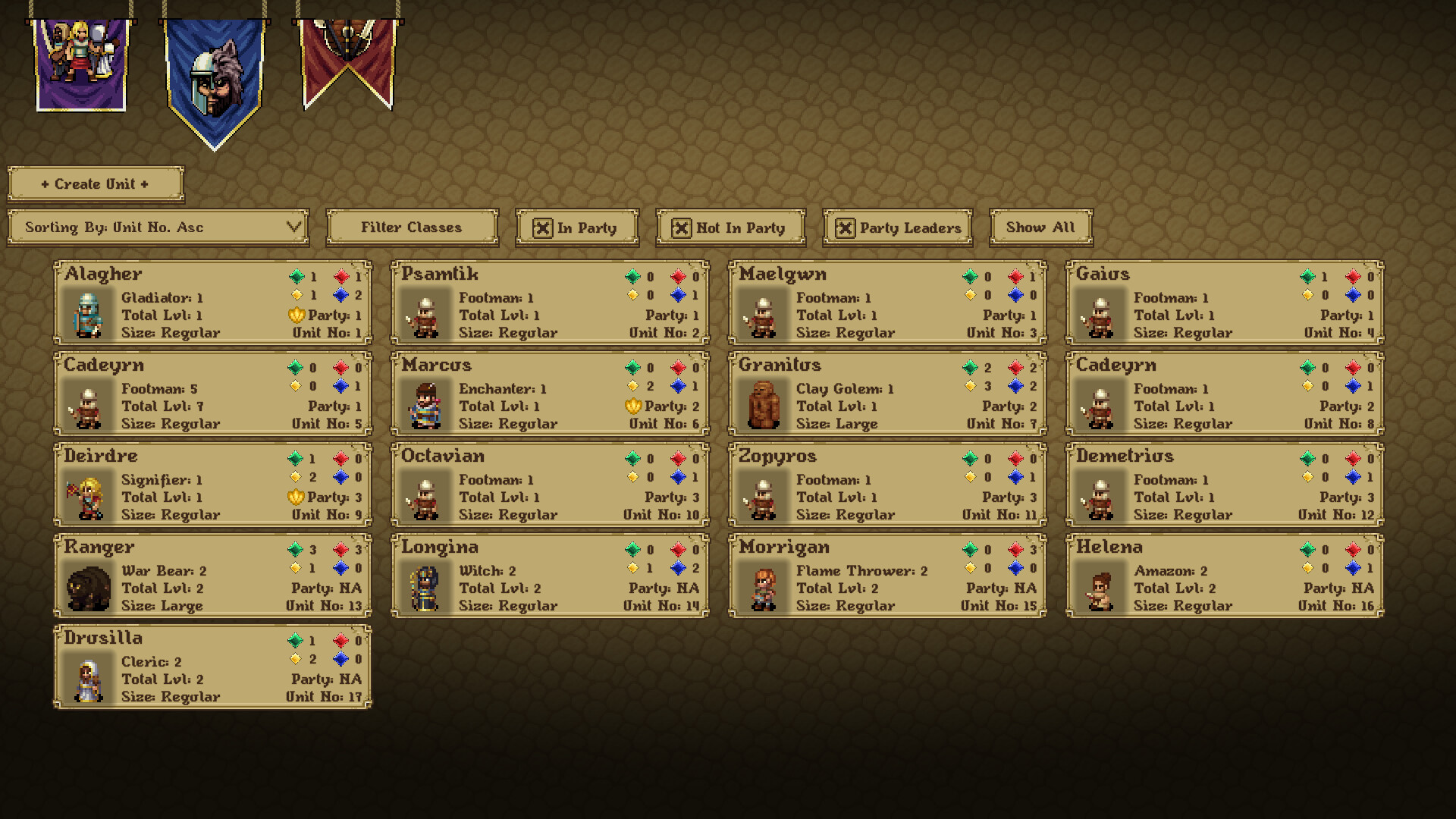Click the green gem icon on Zopyros card

click(971, 458)
